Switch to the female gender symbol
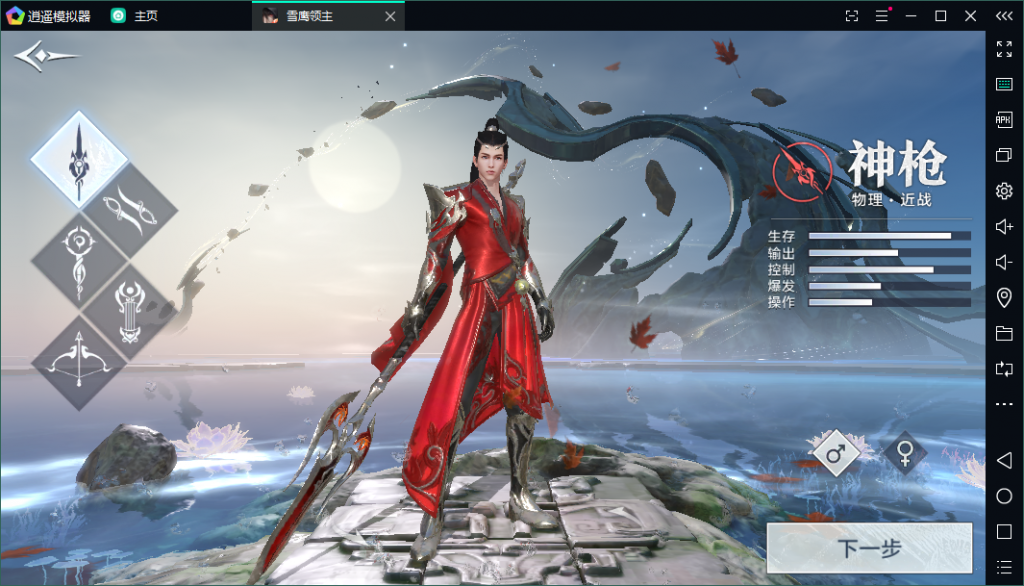 [x=905, y=454]
